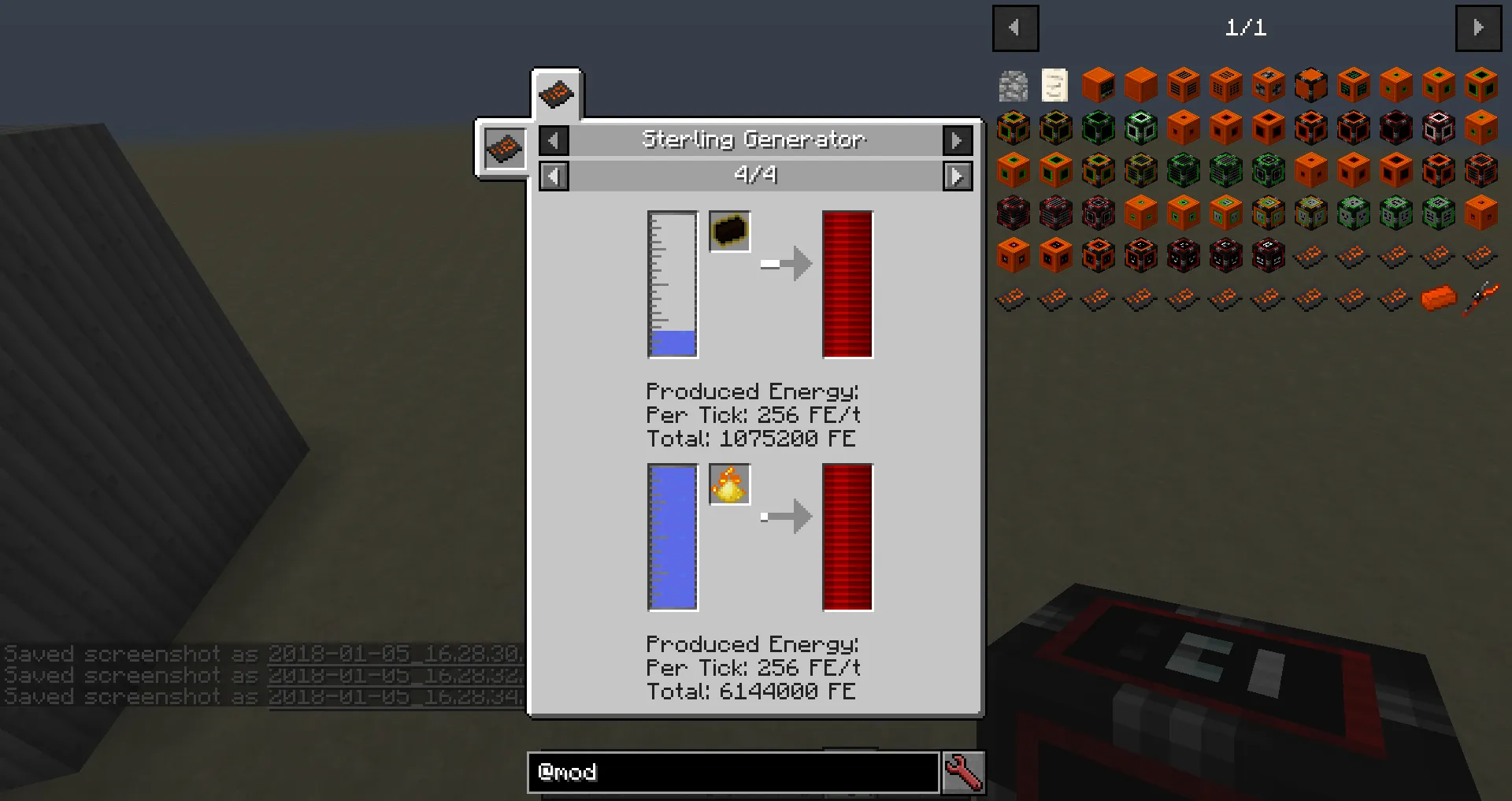Go back a page using the 4/4 left arrow
The height and width of the screenshot is (801, 1512).
pos(554,176)
